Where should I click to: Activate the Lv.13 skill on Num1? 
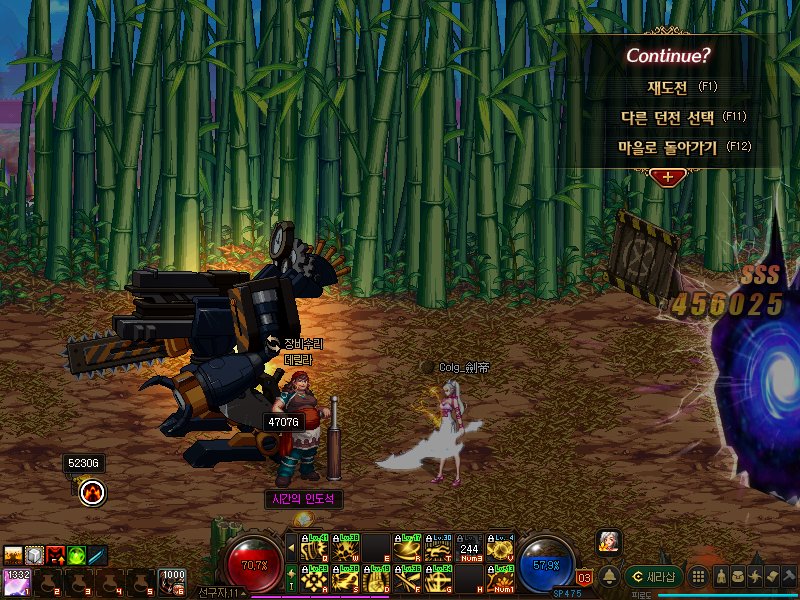[x=503, y=579]
